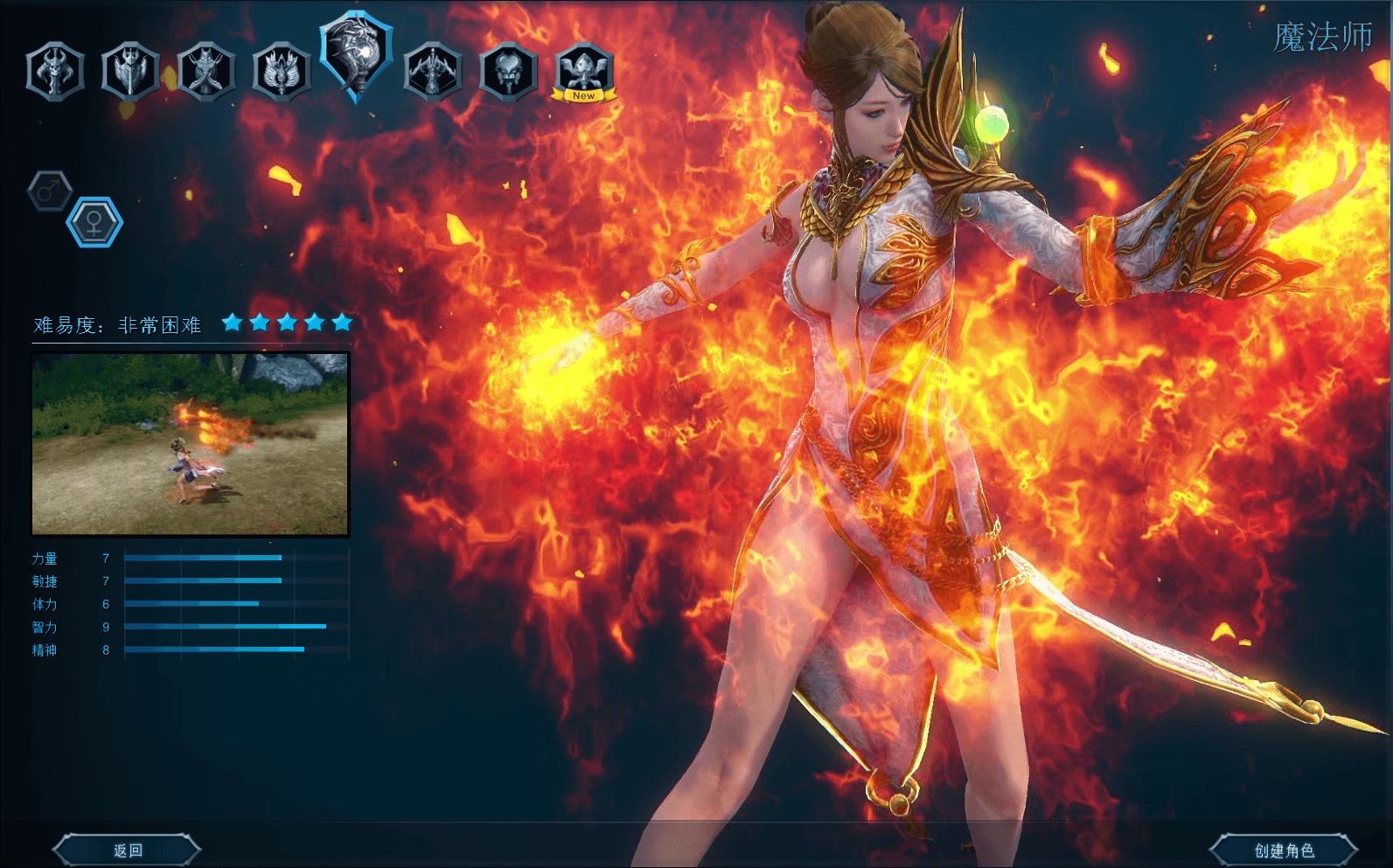1393x868 pixels.
Task: Toggle the selected female gender hexagon off
Action: [96, 221]
